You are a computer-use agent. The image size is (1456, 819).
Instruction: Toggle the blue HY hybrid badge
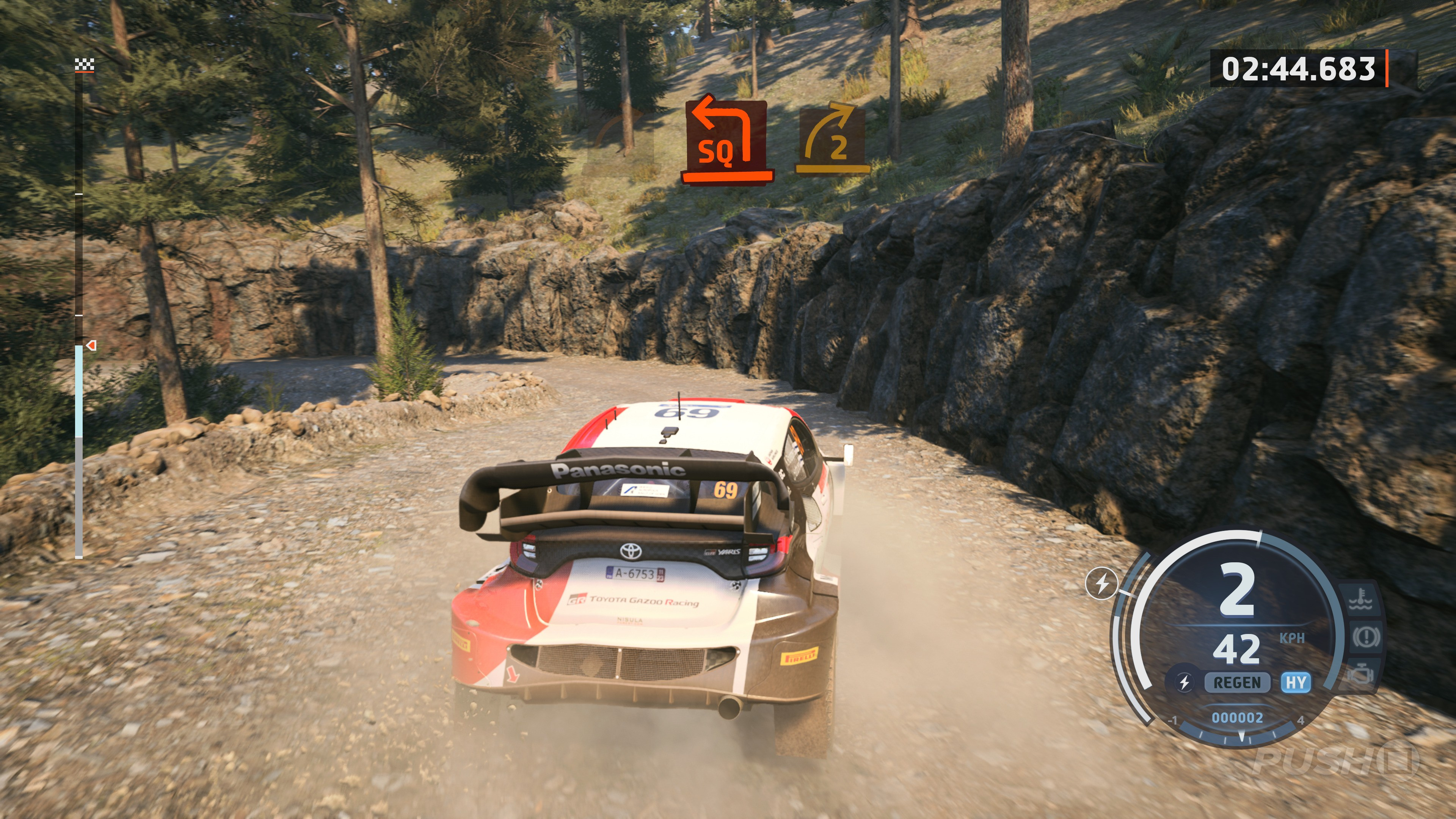coord(1296,683)
